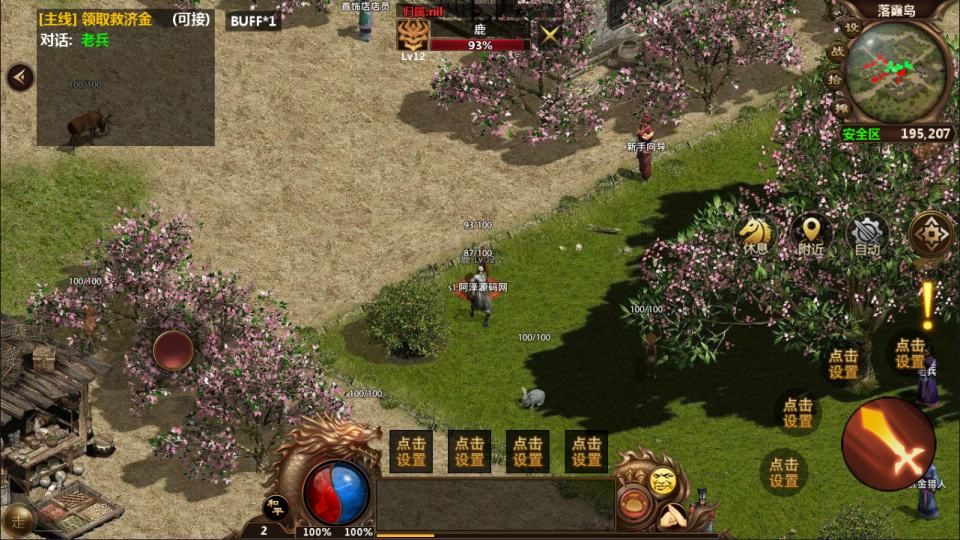
Task: Toggle 自动 auto-combat
Action: point(867,236)
